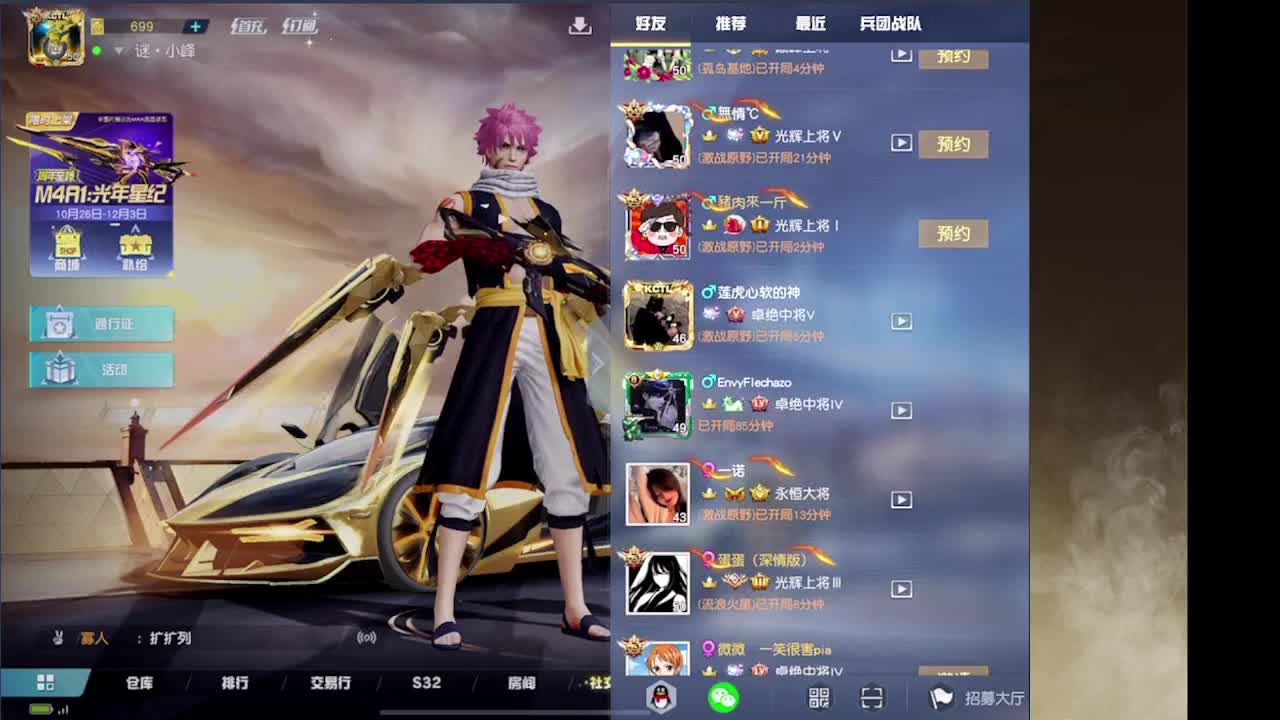Screen dimensions: 1280x720
Task: Click the download icon at the top
Action: click(582, 25)
